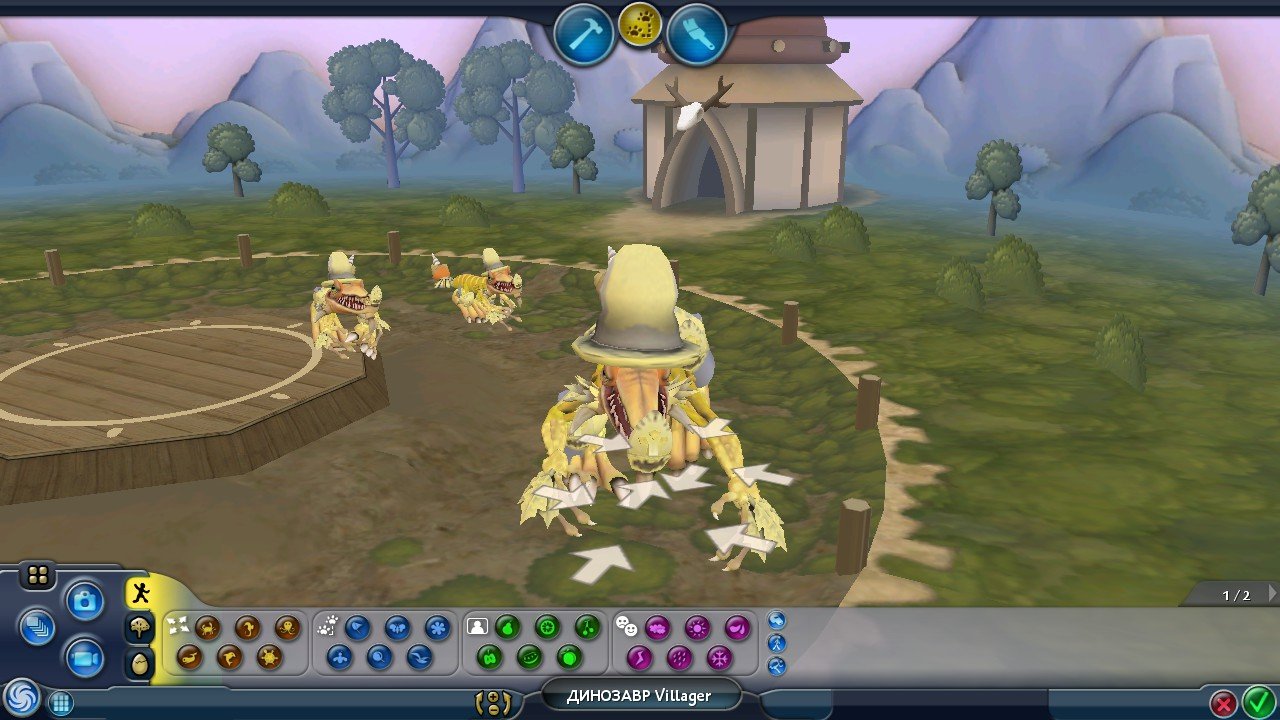
Task: Play the crab movement animation
Action: (x=208, y=627)
